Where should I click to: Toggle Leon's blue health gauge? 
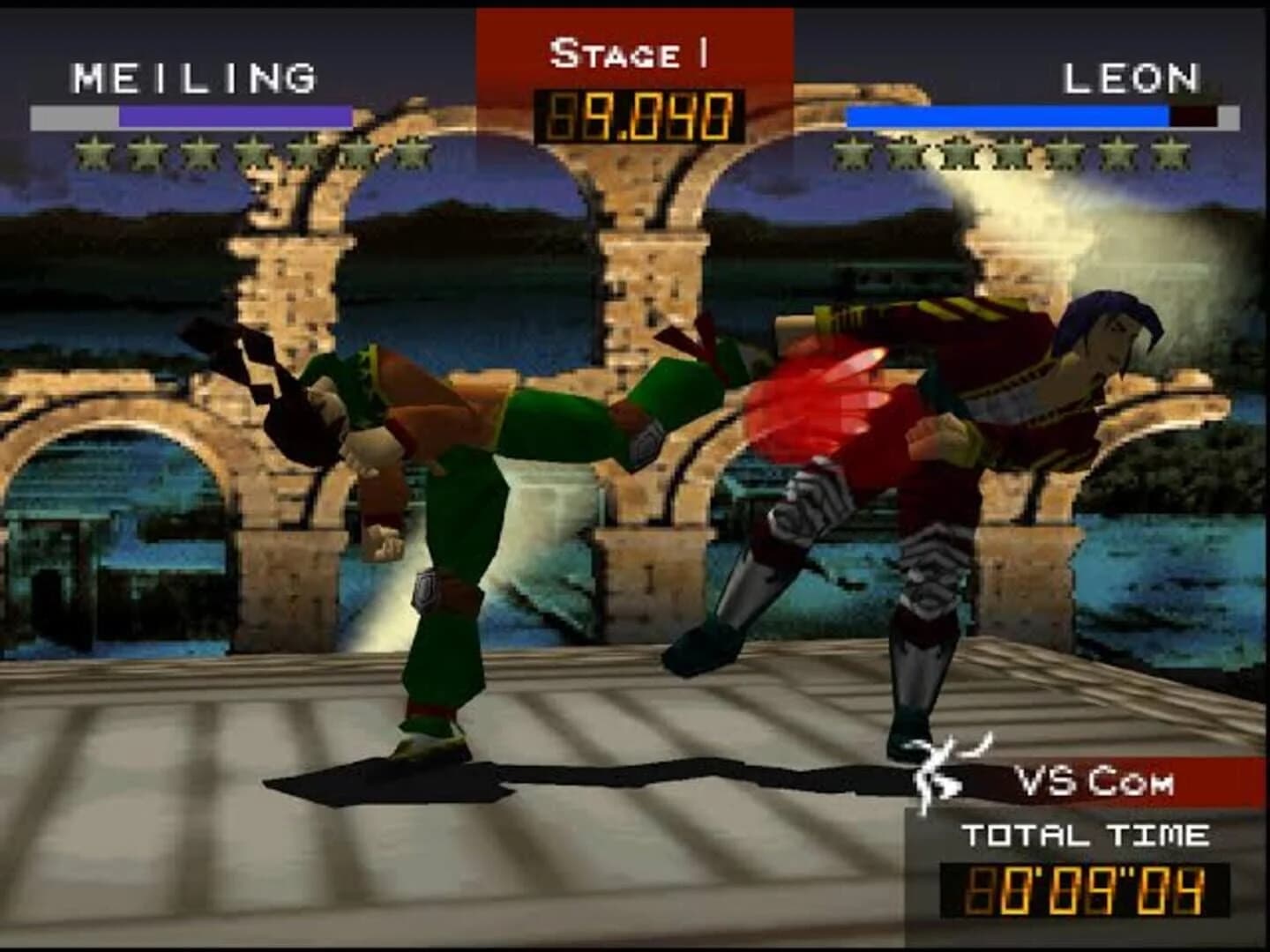pyautogui.click(x=1005, y=114)
